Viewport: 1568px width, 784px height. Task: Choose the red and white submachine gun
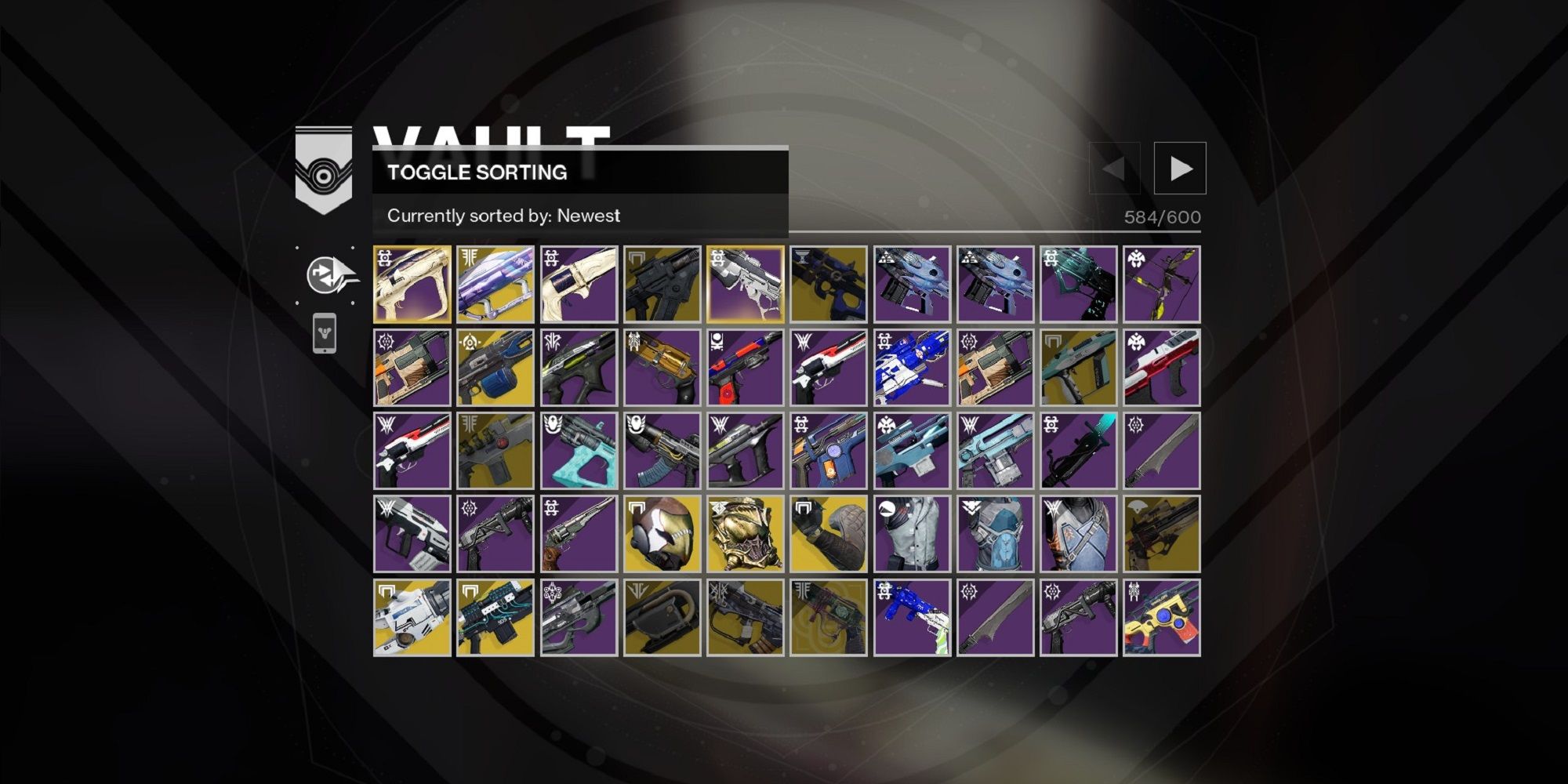(x=1161, y=368)
